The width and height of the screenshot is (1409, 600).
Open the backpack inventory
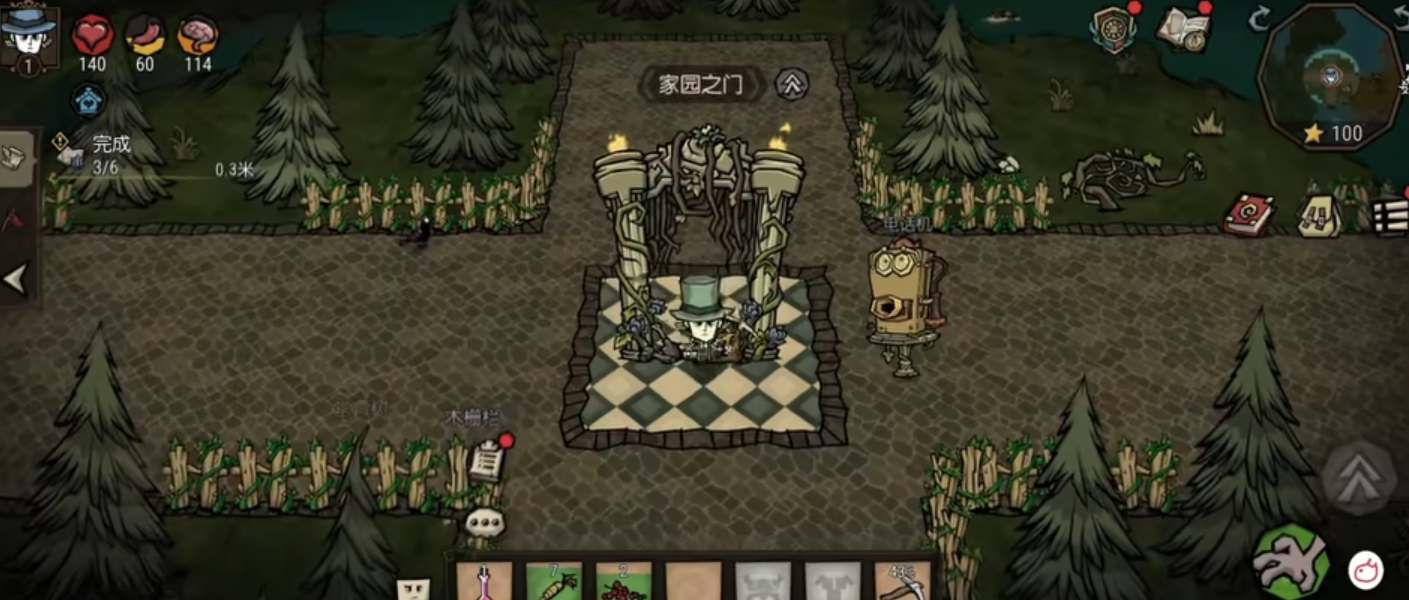click(1320, 215)
